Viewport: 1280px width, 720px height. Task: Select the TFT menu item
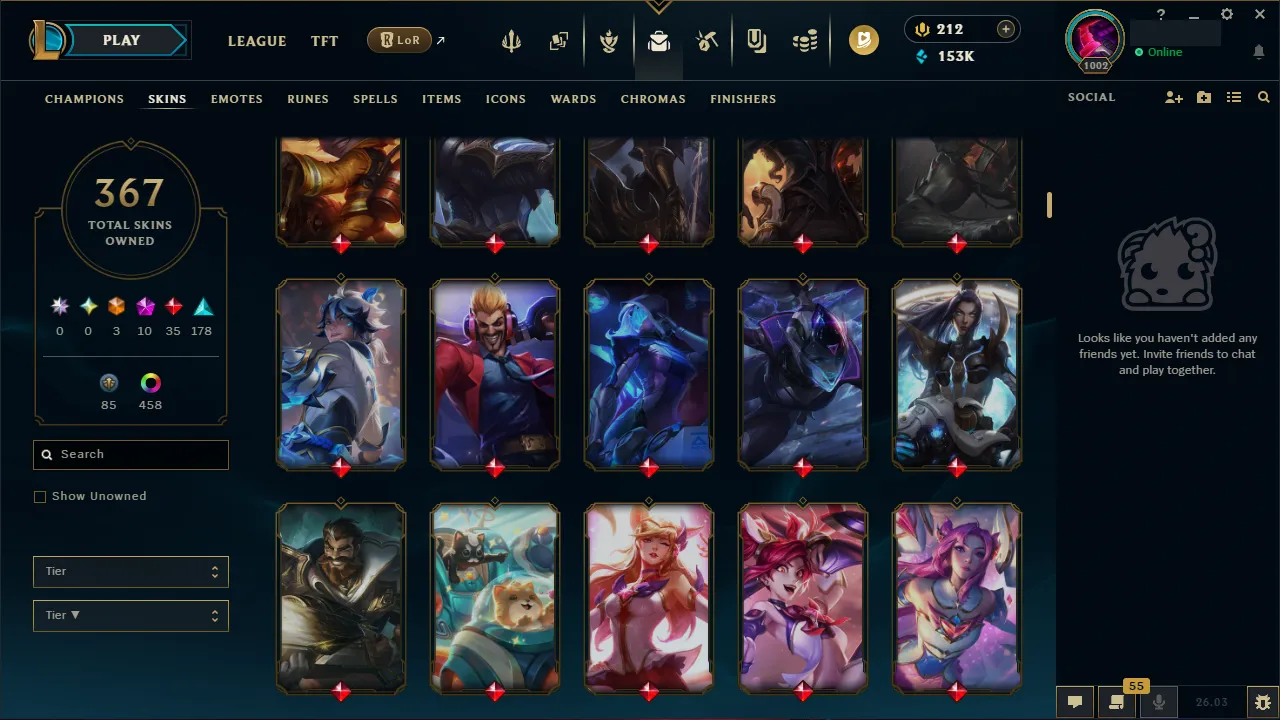324,41
